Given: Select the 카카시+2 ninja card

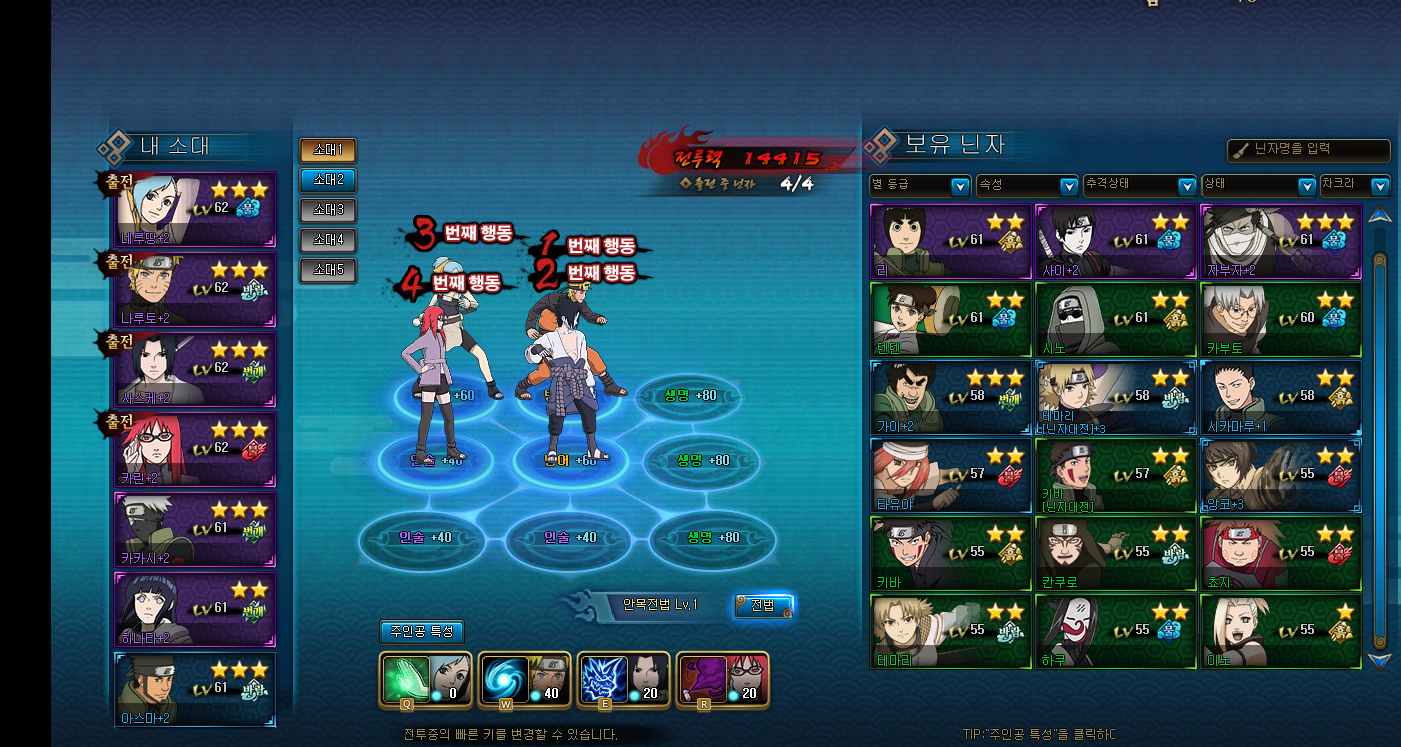Looking at the screenshot, I should pos(196,529).
